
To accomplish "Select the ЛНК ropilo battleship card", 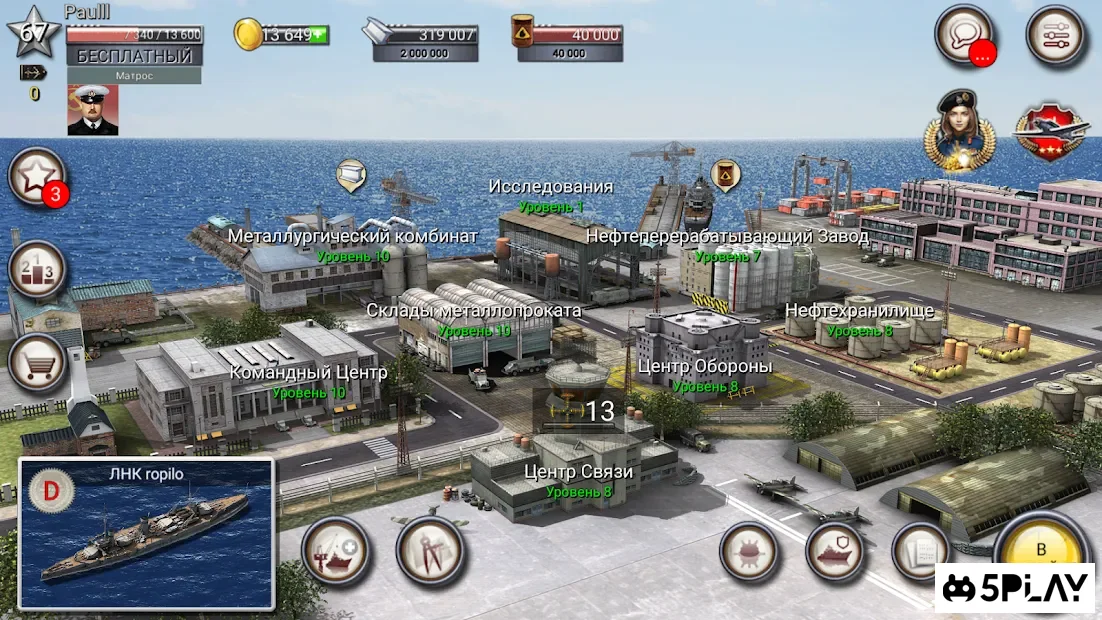I will click(x=146, y=534).
